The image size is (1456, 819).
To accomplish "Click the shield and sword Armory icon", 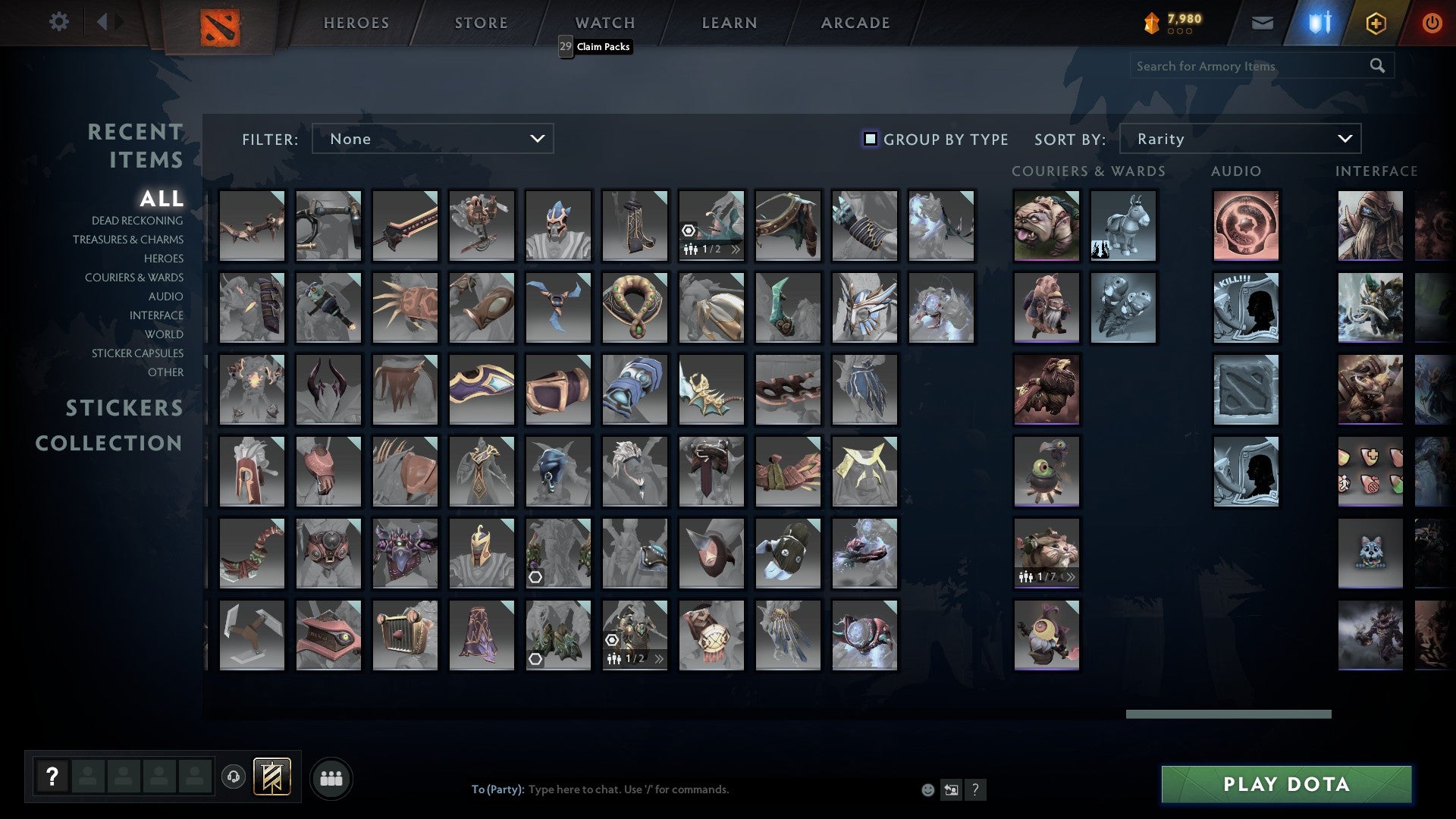I will coord(1319,22).
